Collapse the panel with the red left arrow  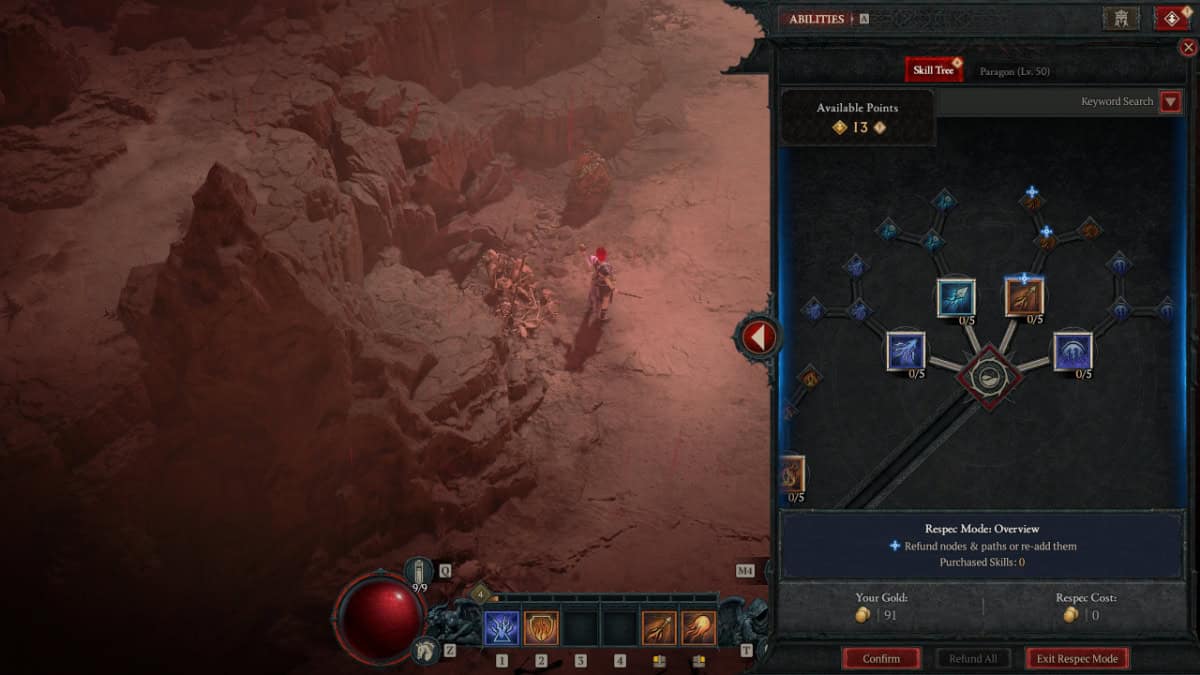[758, 338]
